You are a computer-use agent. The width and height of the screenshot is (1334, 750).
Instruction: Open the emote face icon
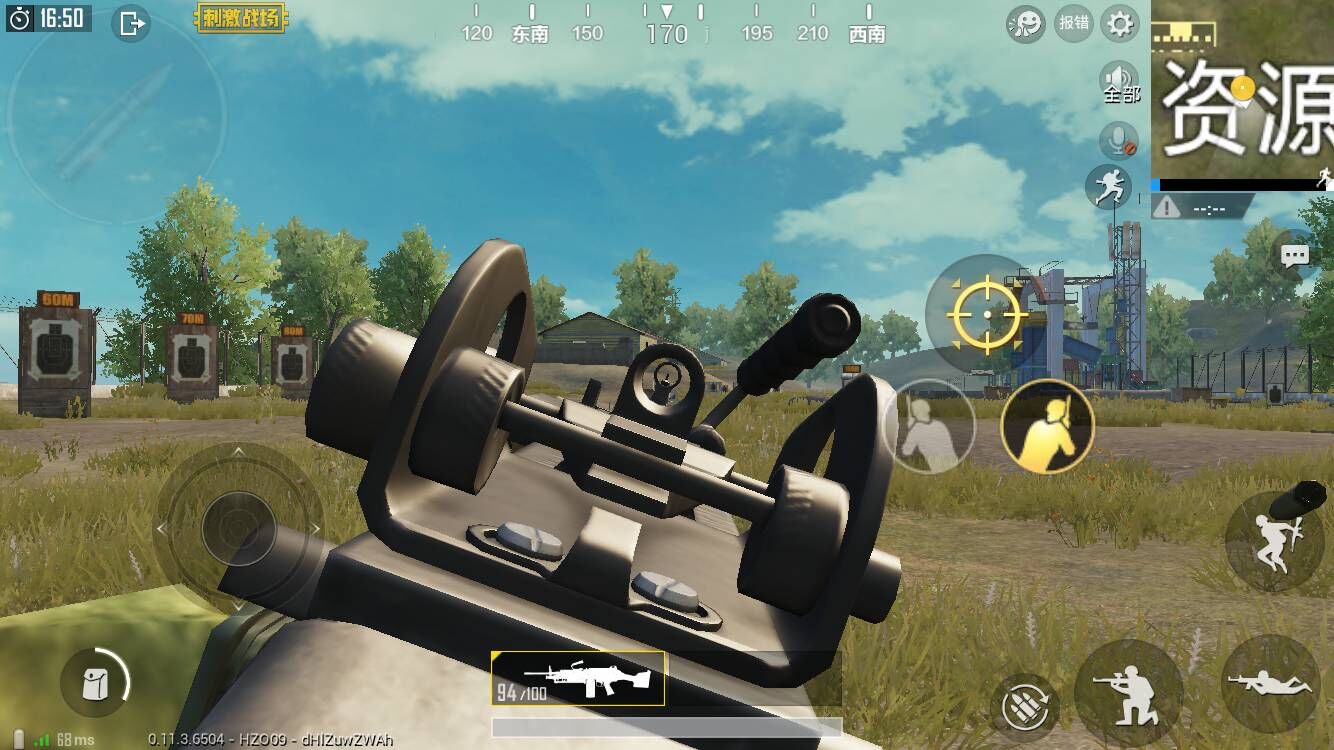point(1026,23)
